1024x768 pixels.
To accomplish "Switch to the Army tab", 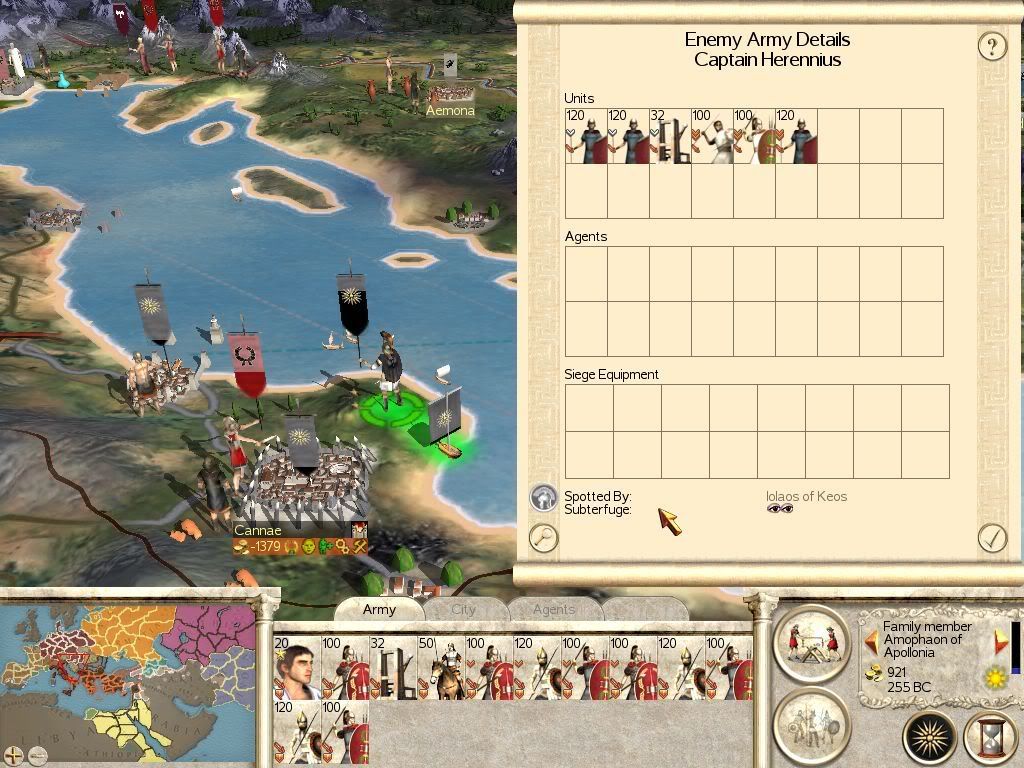I will click(379, 609).
